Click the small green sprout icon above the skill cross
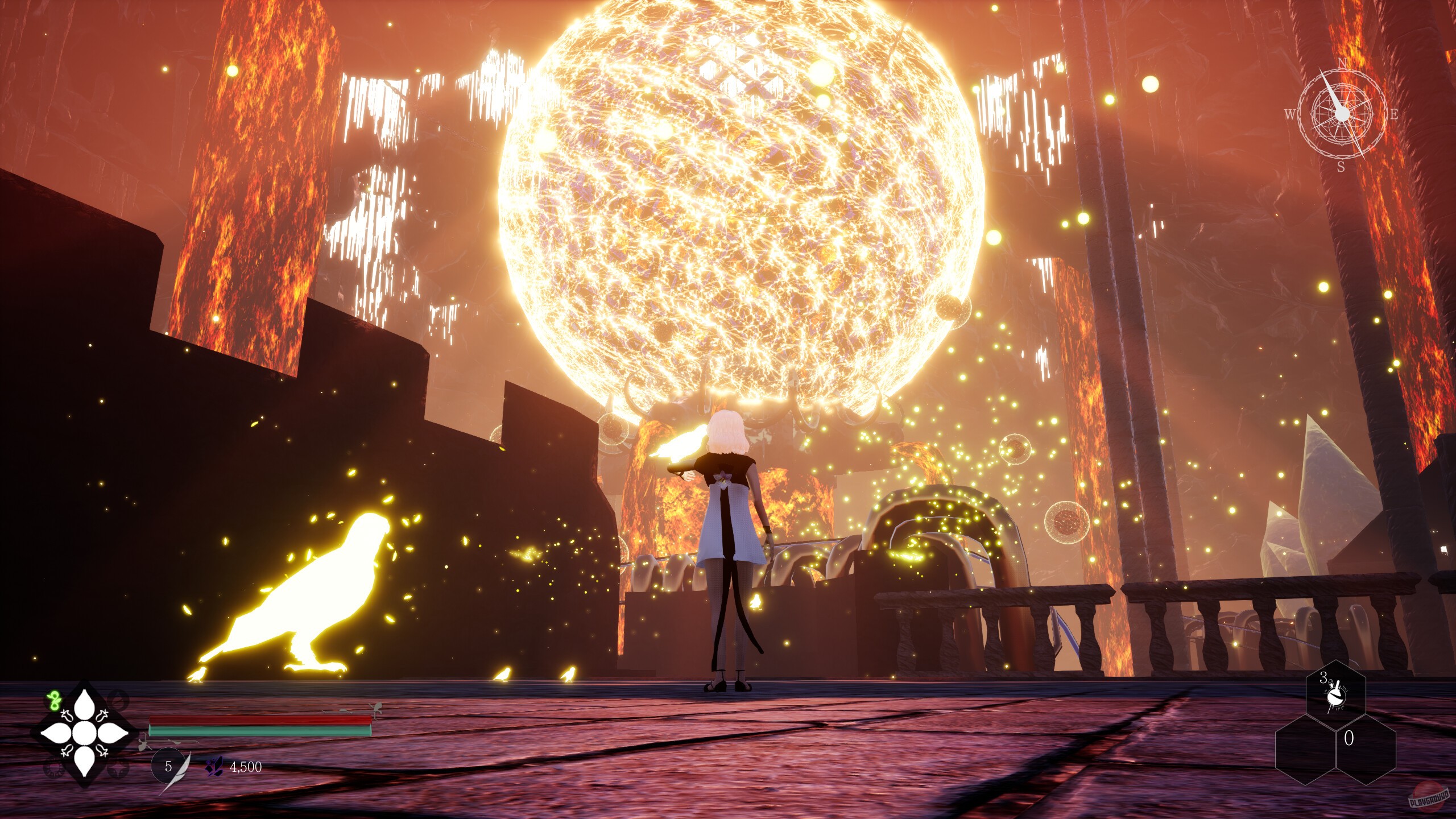 click(54, 701)
